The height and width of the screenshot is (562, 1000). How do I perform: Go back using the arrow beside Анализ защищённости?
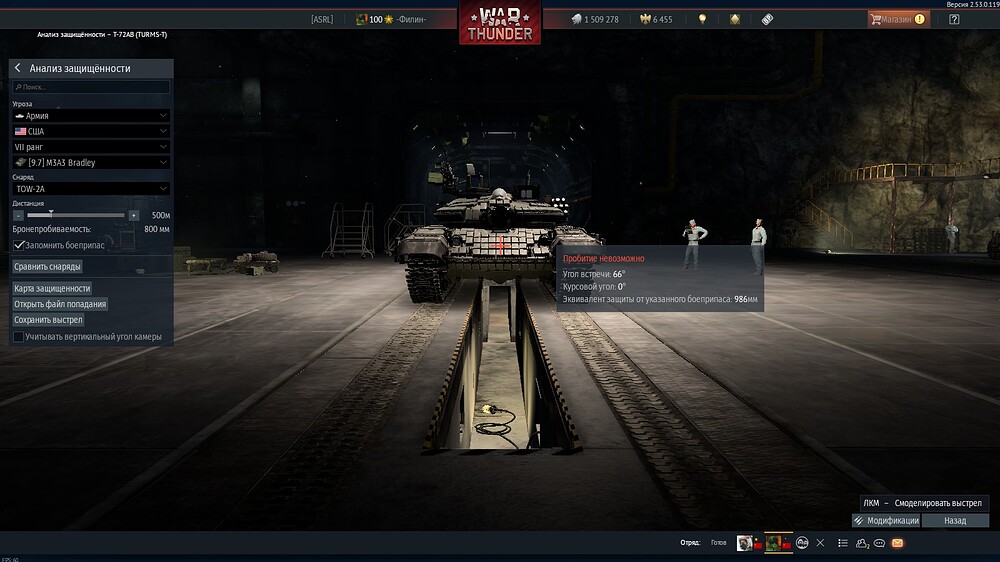point(18,68)
